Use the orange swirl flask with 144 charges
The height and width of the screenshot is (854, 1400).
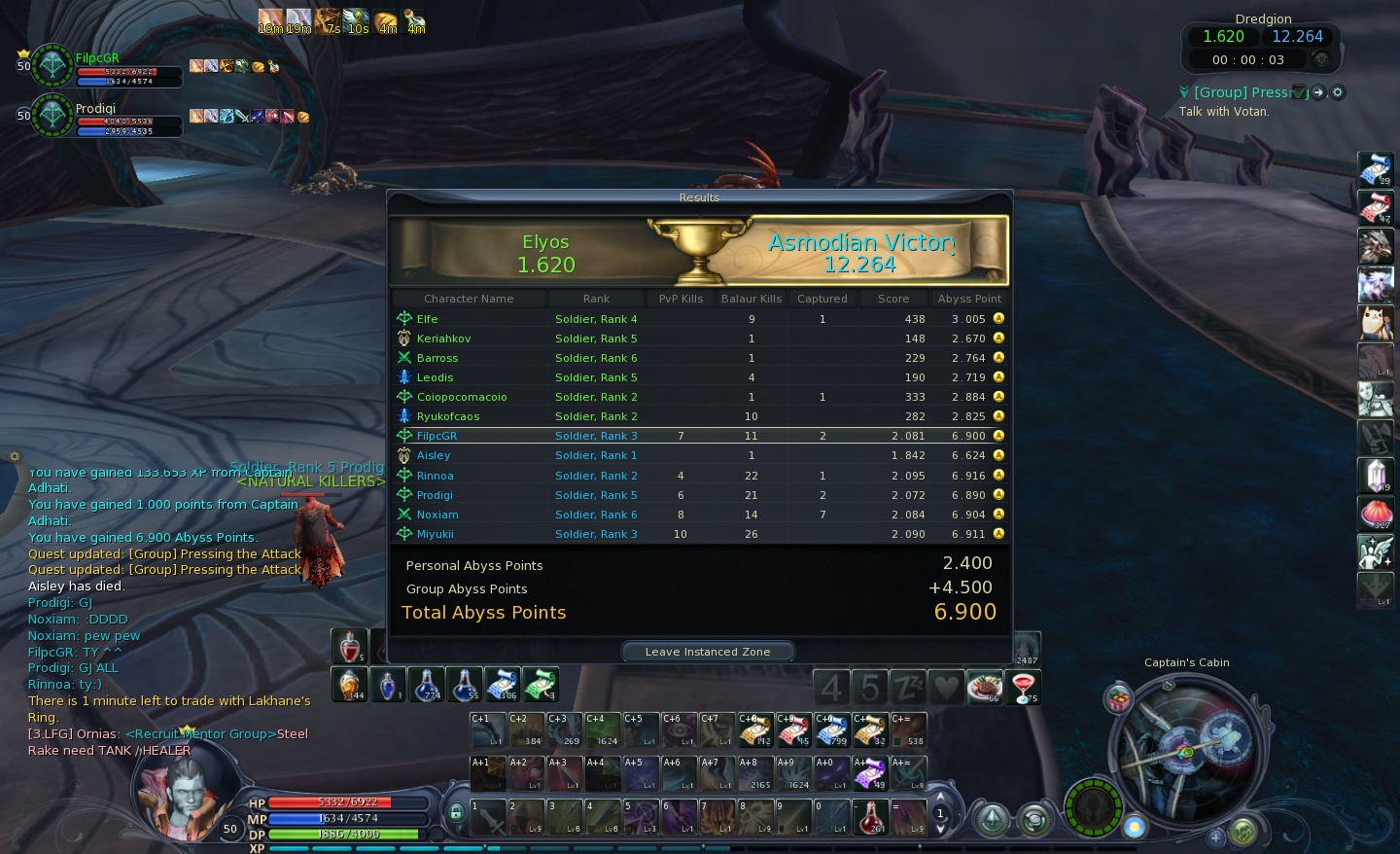pos(349,685)
